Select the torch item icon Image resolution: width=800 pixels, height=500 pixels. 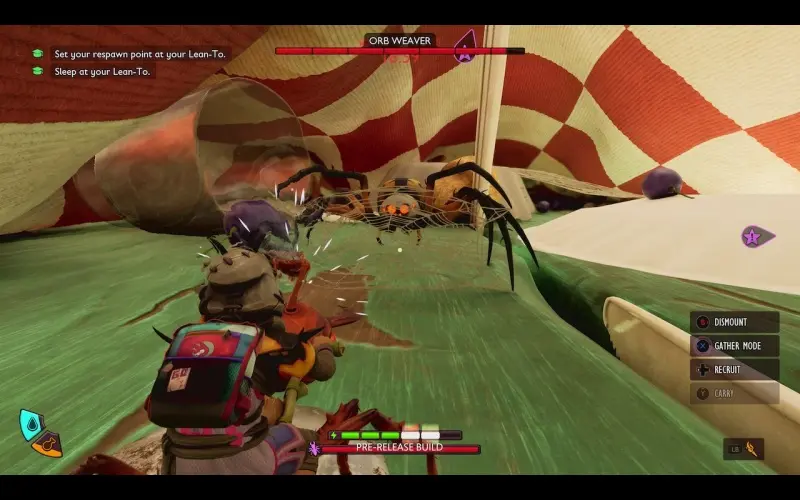749,448
